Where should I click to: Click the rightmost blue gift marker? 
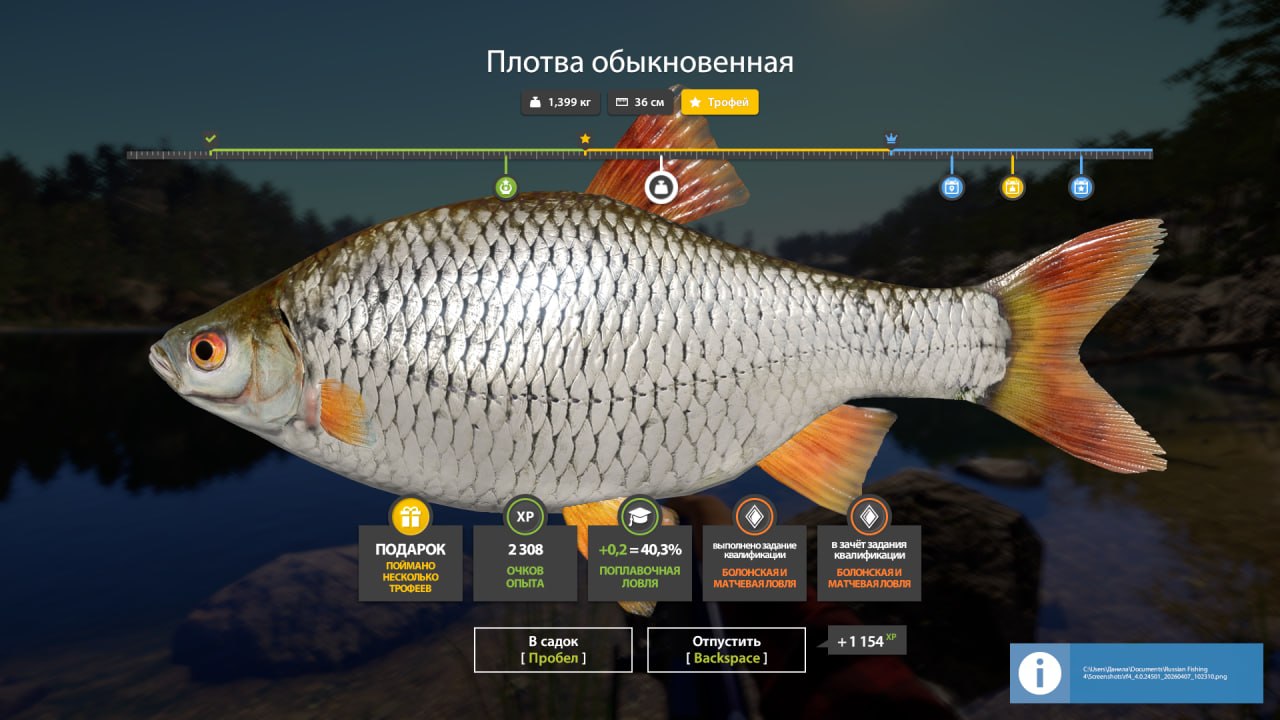pyautogui.click(x=1081, y=186)
